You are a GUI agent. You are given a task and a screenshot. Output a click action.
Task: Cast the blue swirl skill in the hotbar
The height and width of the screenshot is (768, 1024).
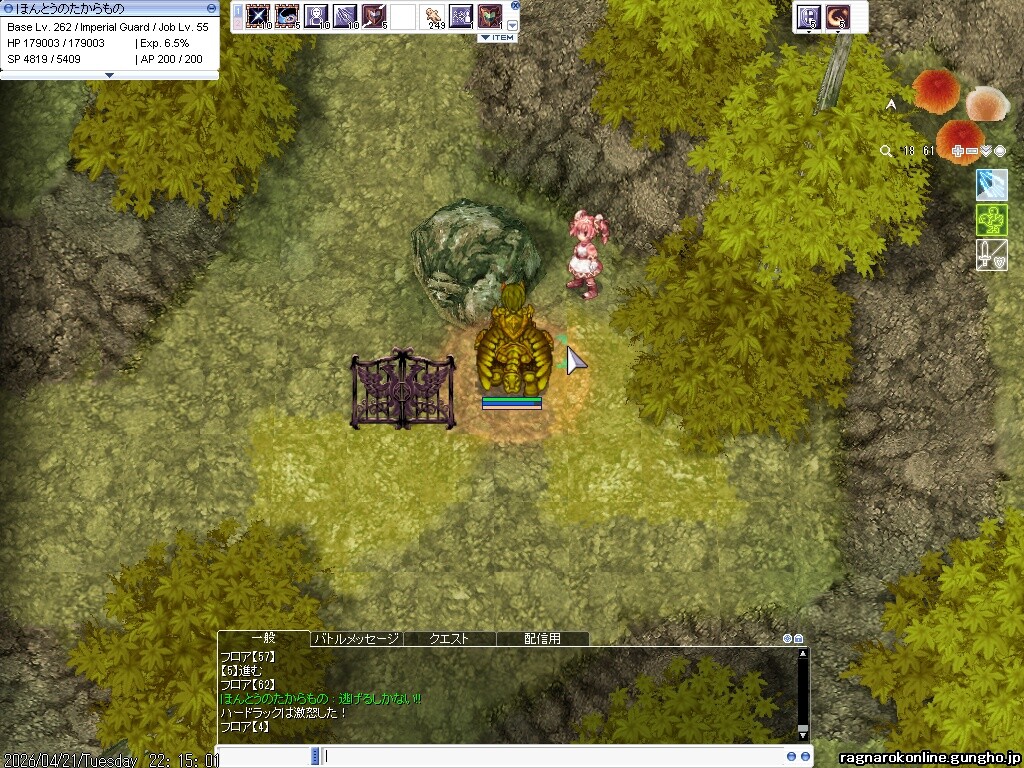[287, 16]
